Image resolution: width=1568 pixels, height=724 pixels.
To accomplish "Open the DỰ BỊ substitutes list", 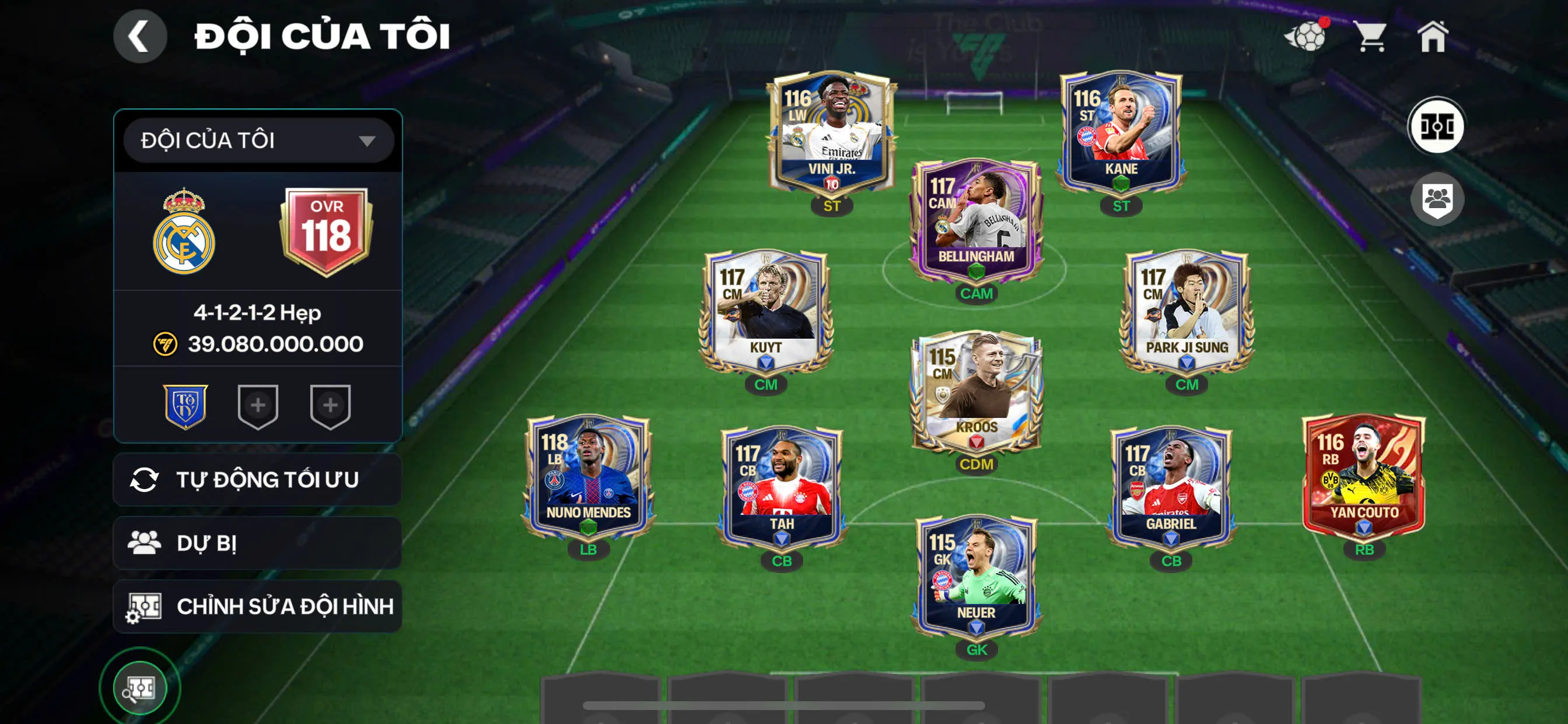I will (257, 543).
